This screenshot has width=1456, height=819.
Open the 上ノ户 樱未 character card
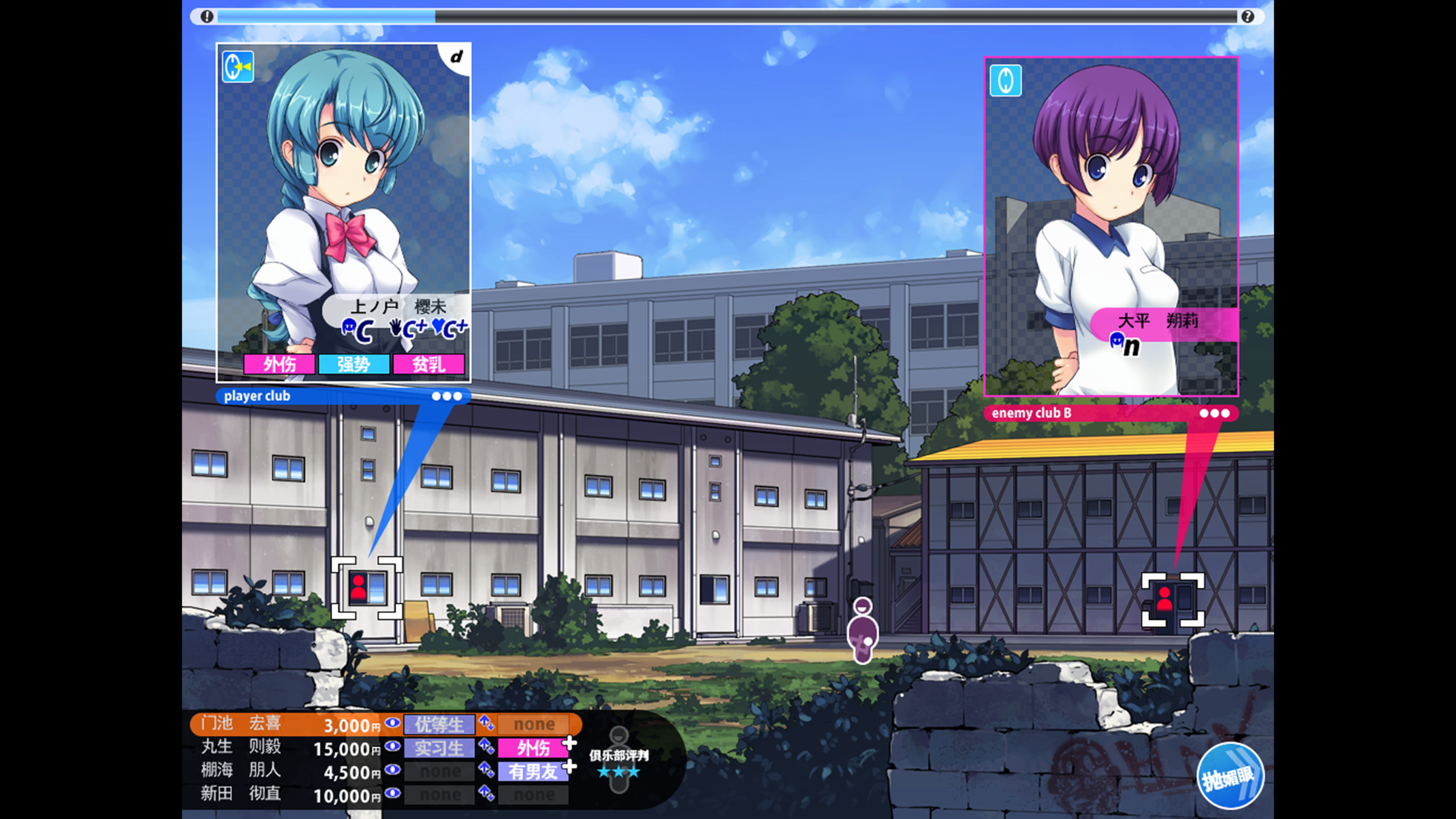[x=344, y=212]
